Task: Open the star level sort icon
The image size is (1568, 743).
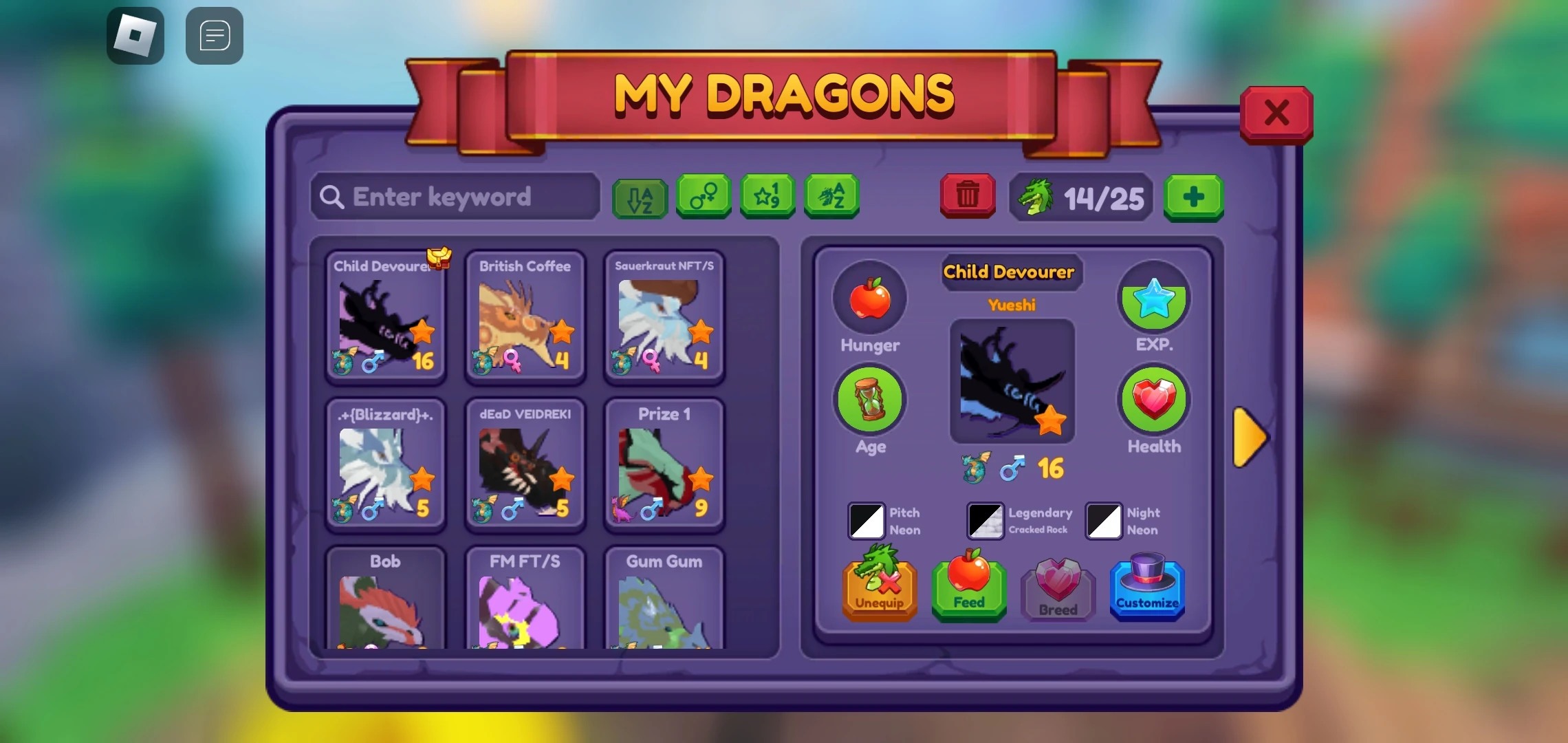Action: (767, 197)
